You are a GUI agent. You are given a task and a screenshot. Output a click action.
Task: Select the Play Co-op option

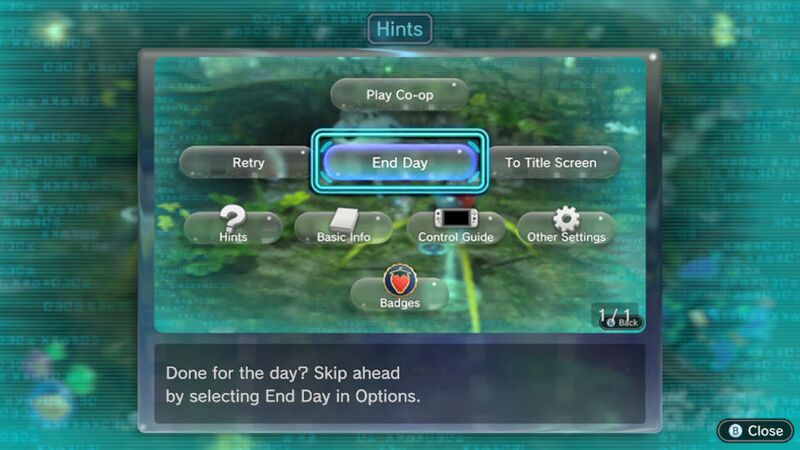[399, 94]
